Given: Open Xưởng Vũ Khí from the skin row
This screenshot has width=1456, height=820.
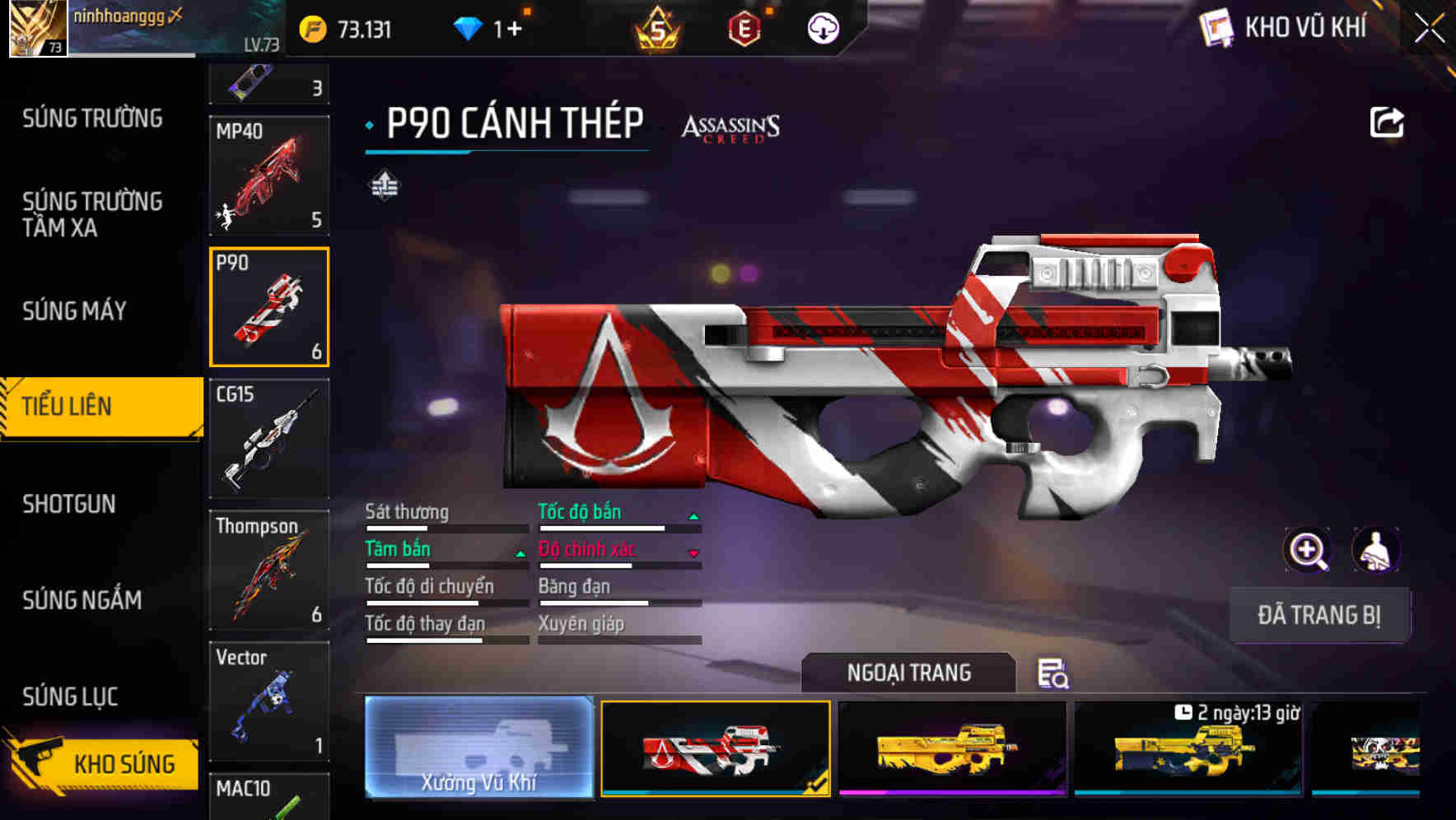Looking at the screenshot, I should 478,749.
